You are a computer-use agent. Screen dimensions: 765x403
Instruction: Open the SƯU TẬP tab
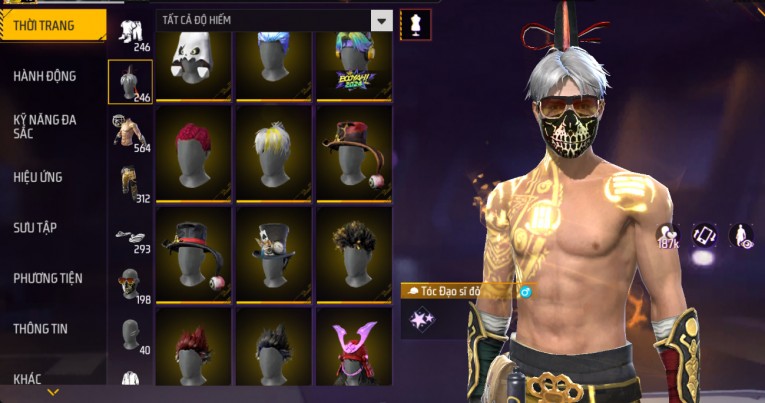(x=35, y=228)
